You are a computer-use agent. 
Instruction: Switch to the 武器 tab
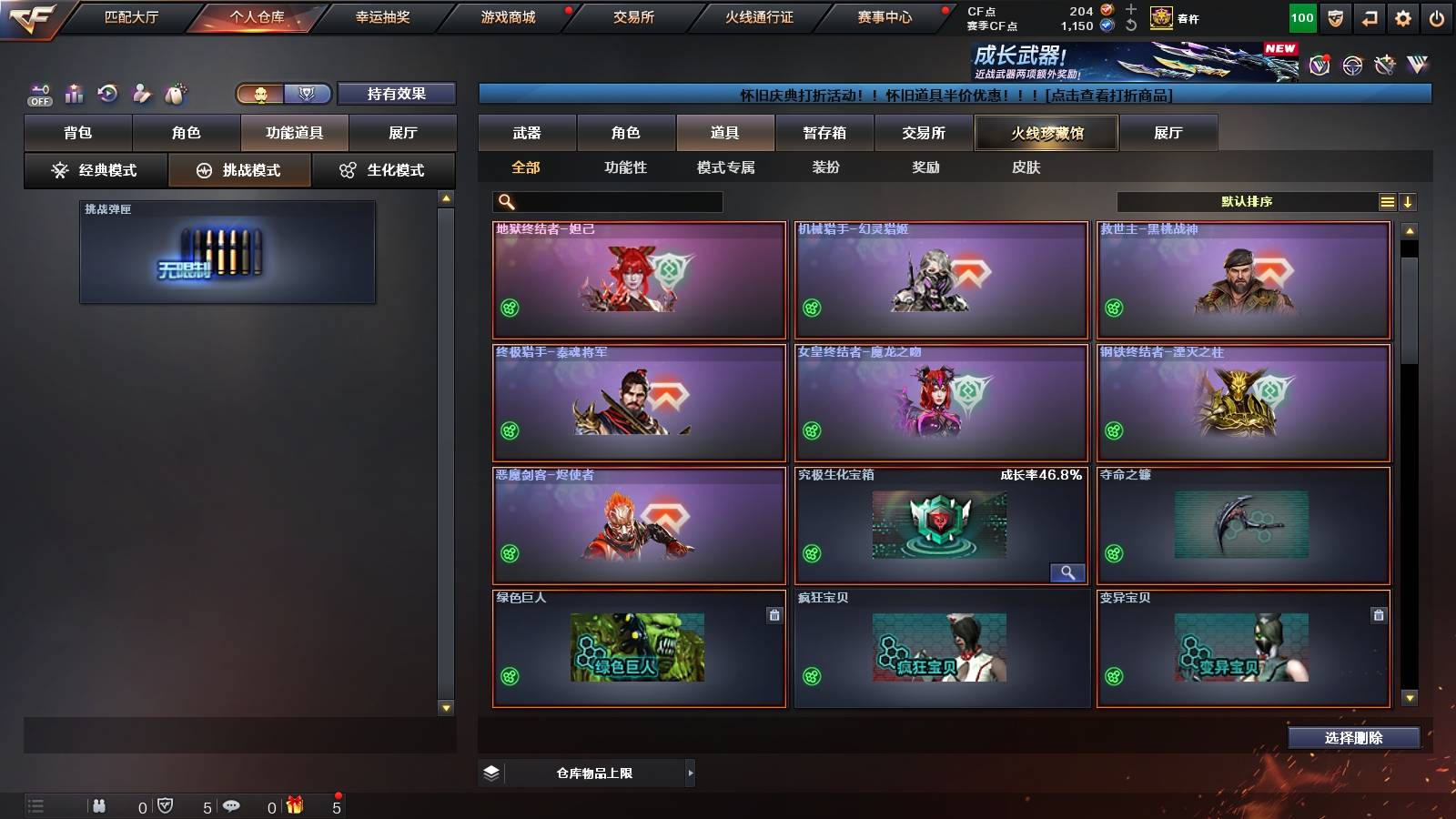(x=529, y=132)
